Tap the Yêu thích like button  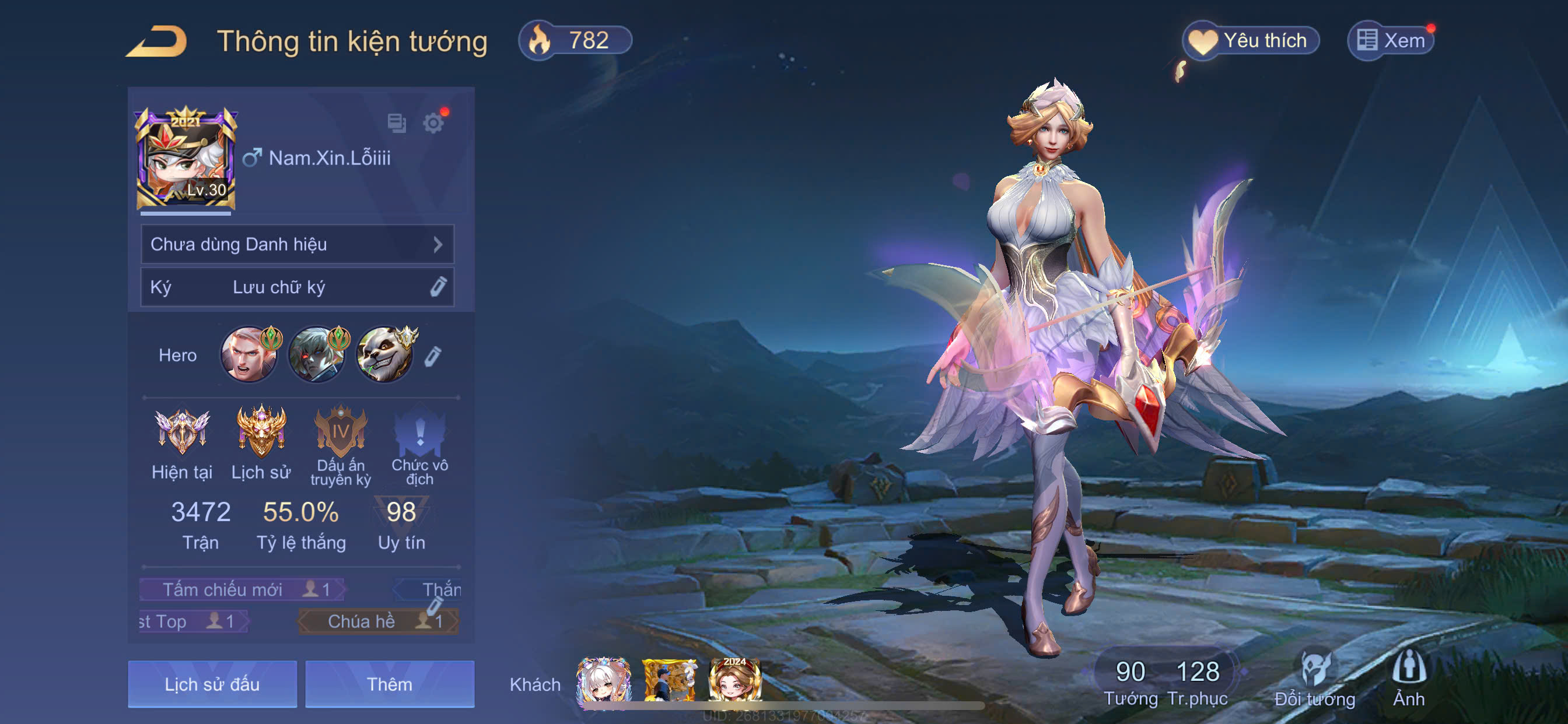click(1250, 41)
